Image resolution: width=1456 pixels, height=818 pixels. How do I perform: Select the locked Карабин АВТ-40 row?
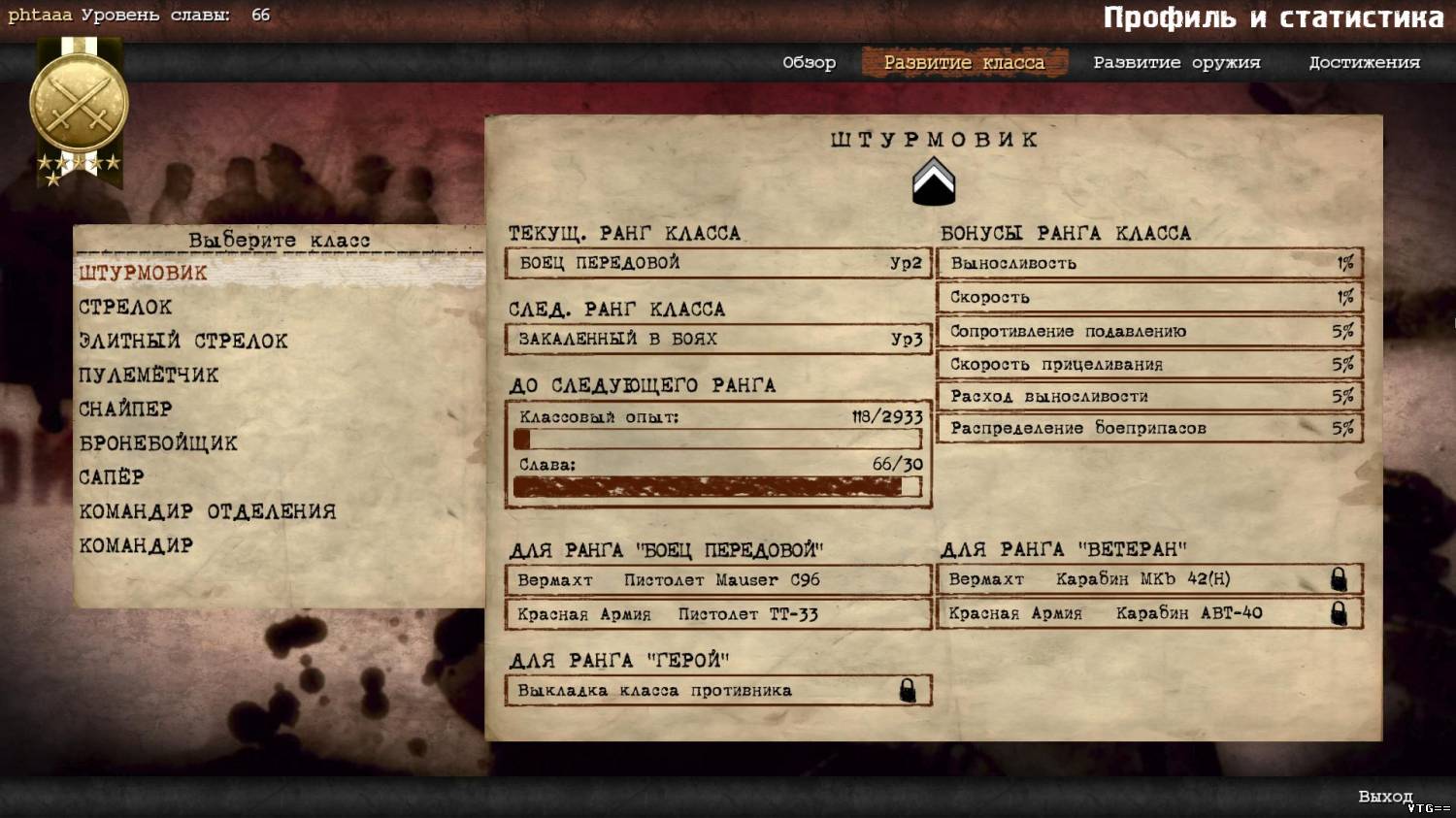point(1149,613)
